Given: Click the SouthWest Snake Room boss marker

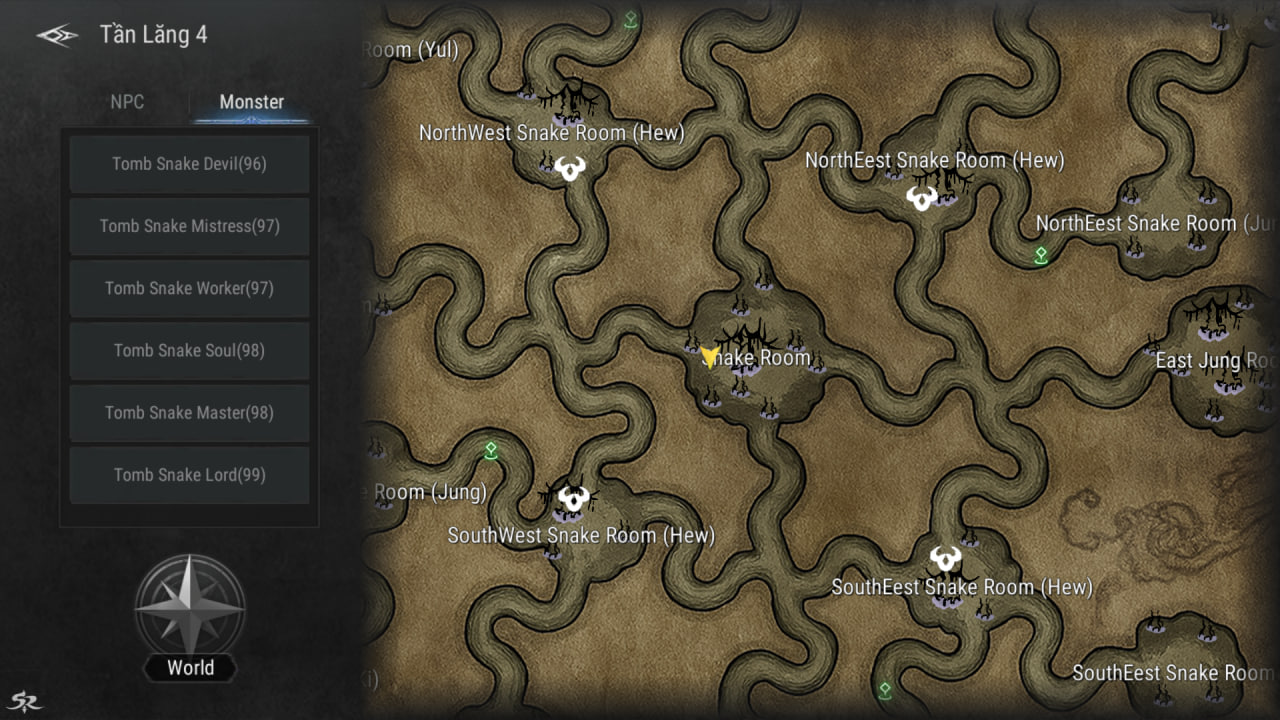Looking at the screenshot, I should pyautogui.click(x=573, y=497).
